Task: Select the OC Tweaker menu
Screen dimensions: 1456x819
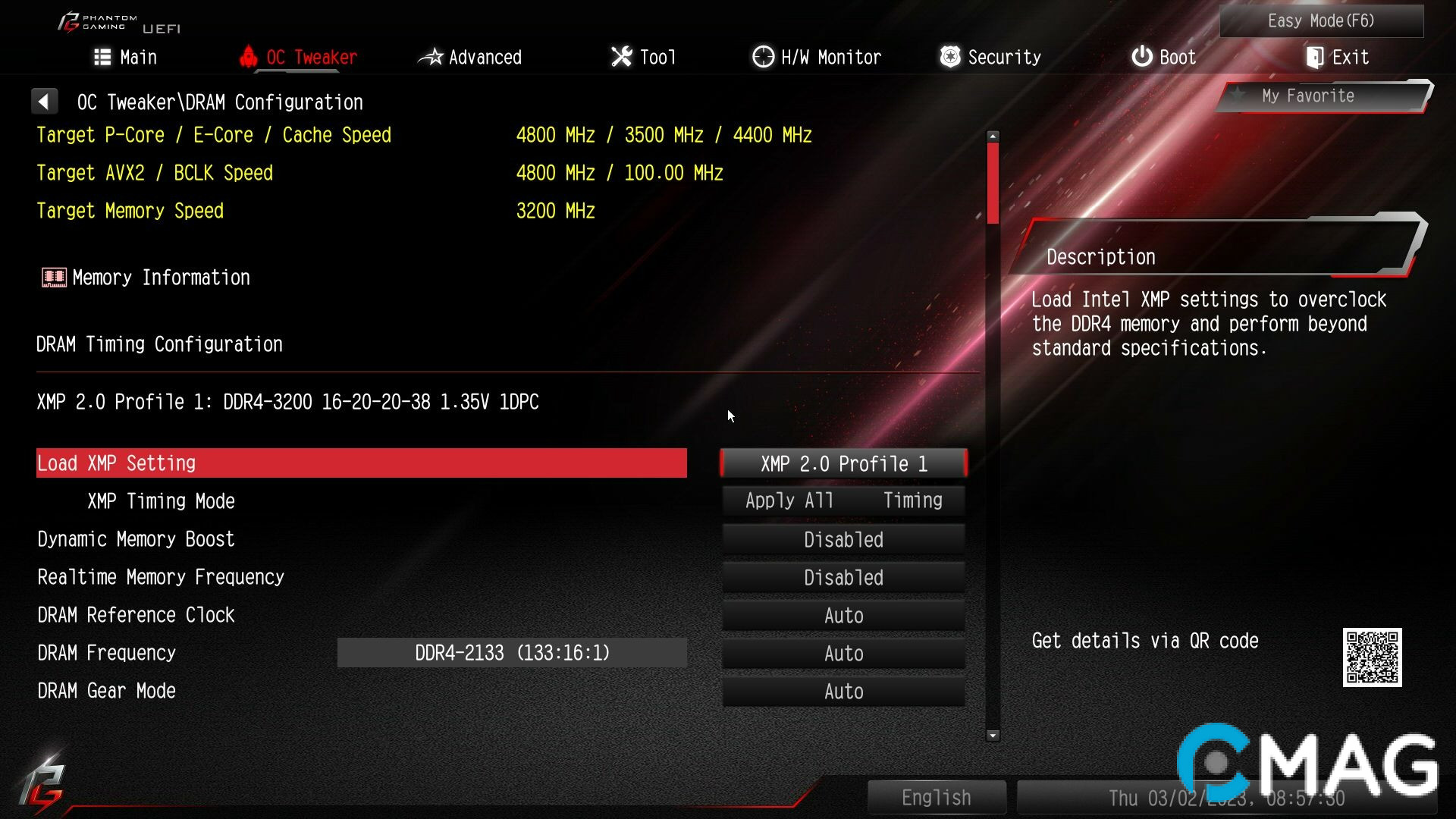Action: coord(311,56)
